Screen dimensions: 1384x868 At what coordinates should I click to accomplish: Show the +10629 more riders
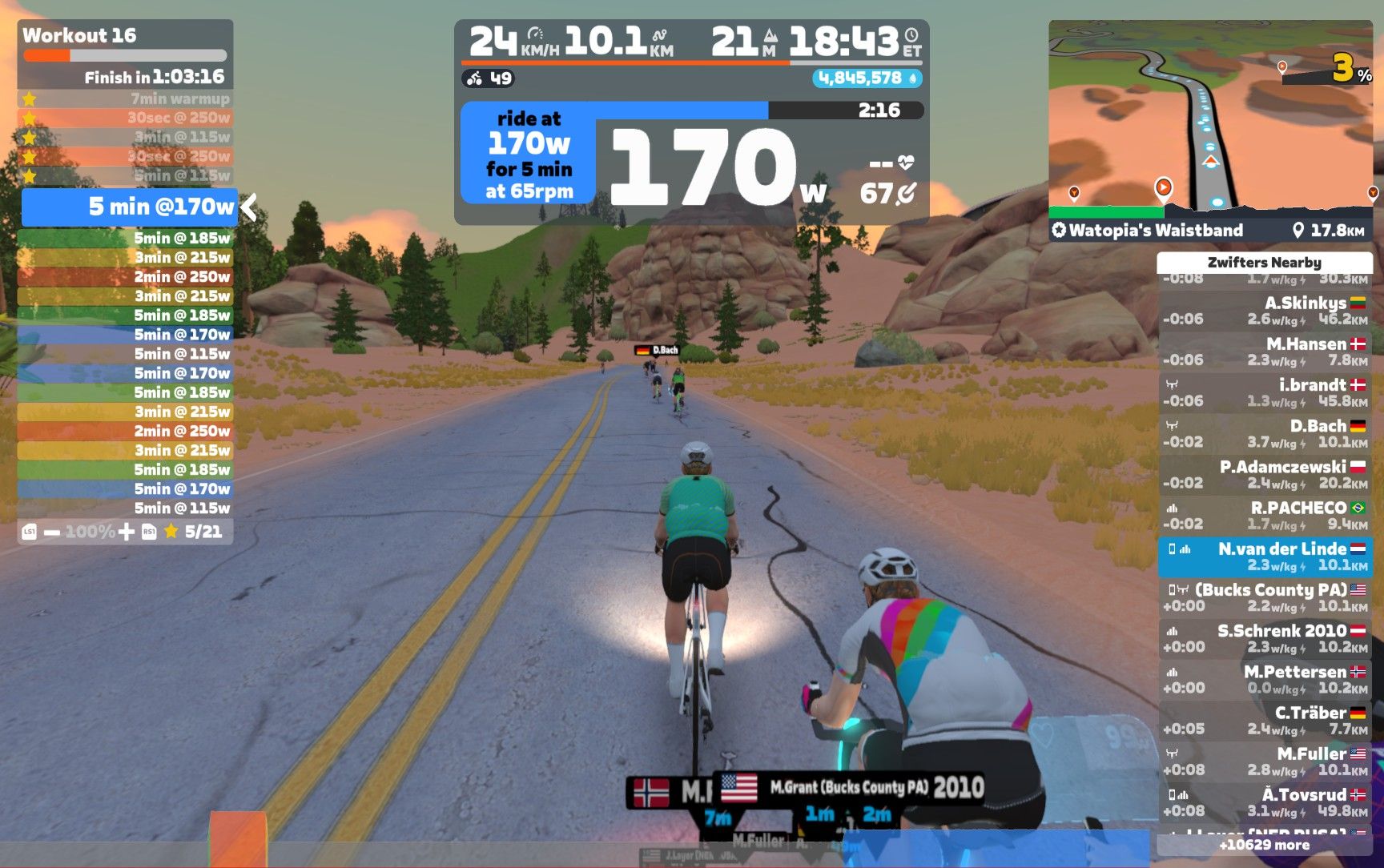coord(1264,845)
